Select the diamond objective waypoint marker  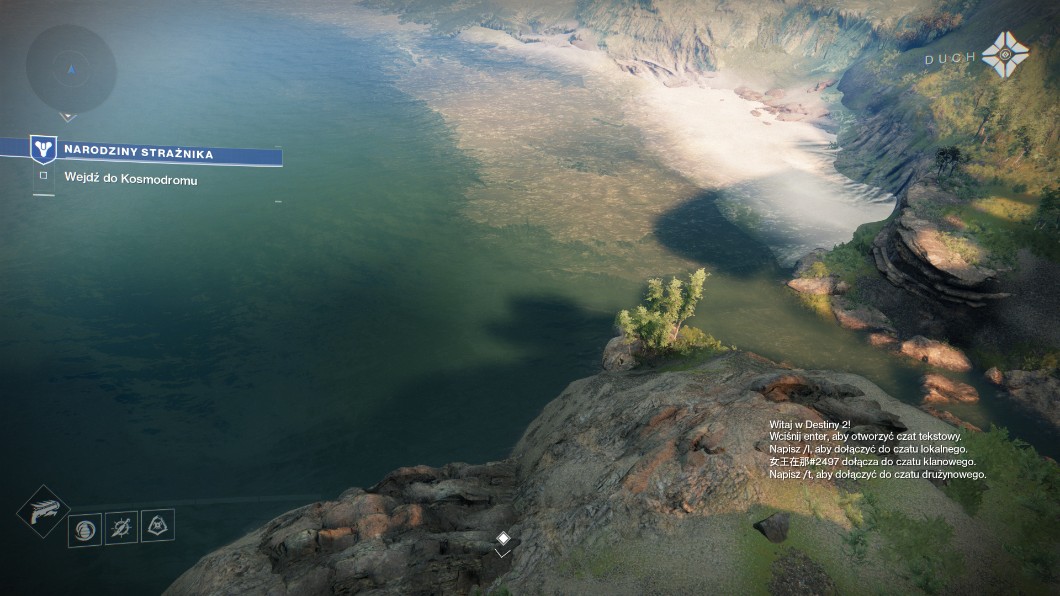(503, 538)
